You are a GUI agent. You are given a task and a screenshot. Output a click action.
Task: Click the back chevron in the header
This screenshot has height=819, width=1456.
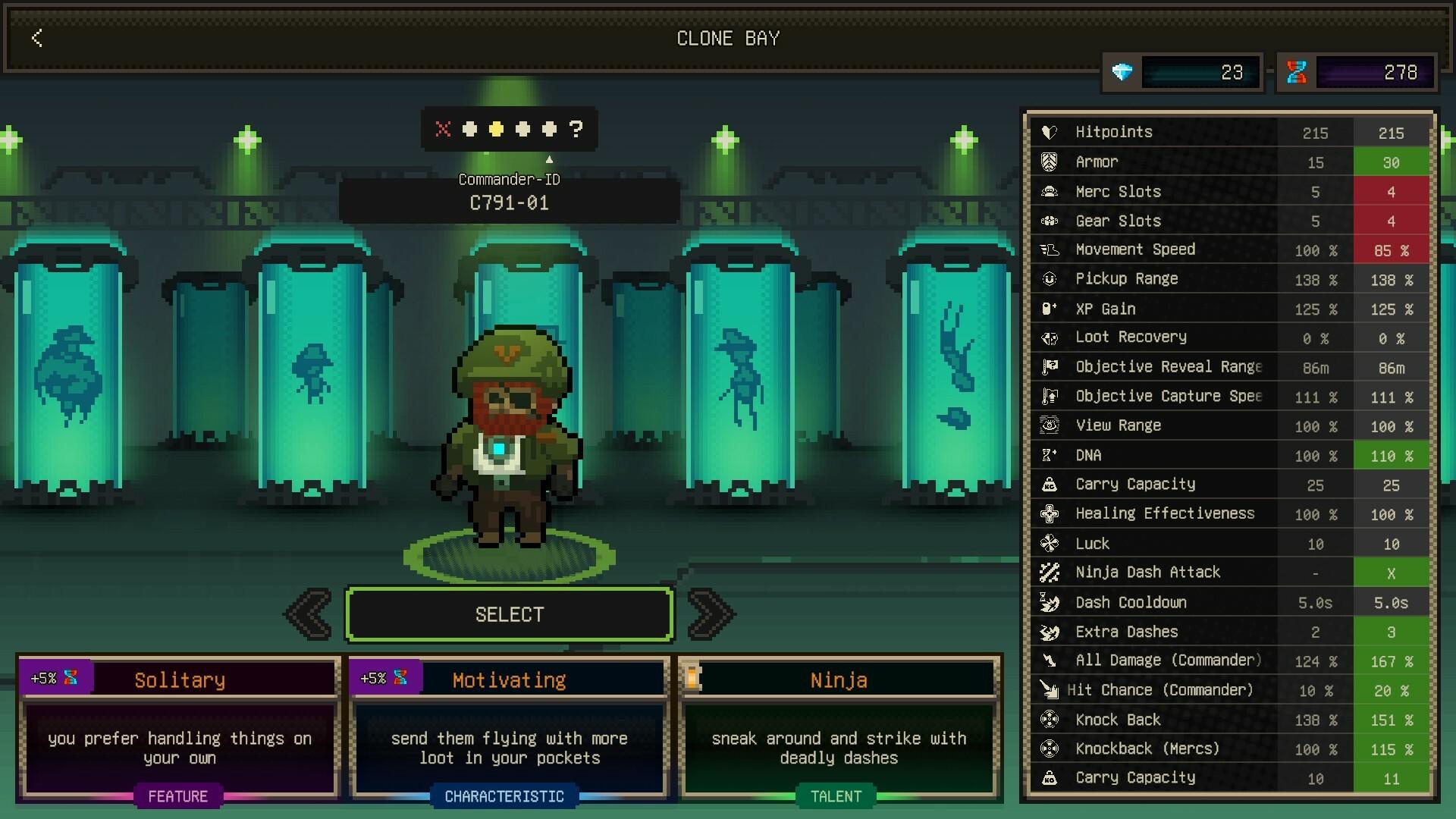[36, 39]
